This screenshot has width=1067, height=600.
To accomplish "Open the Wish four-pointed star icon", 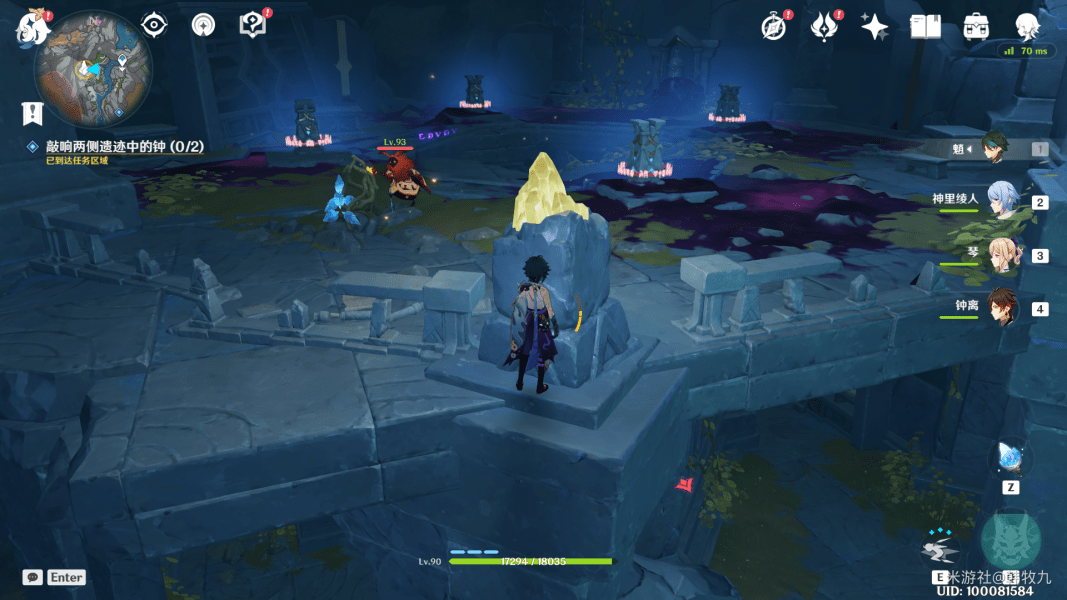I will coord(875,27).
